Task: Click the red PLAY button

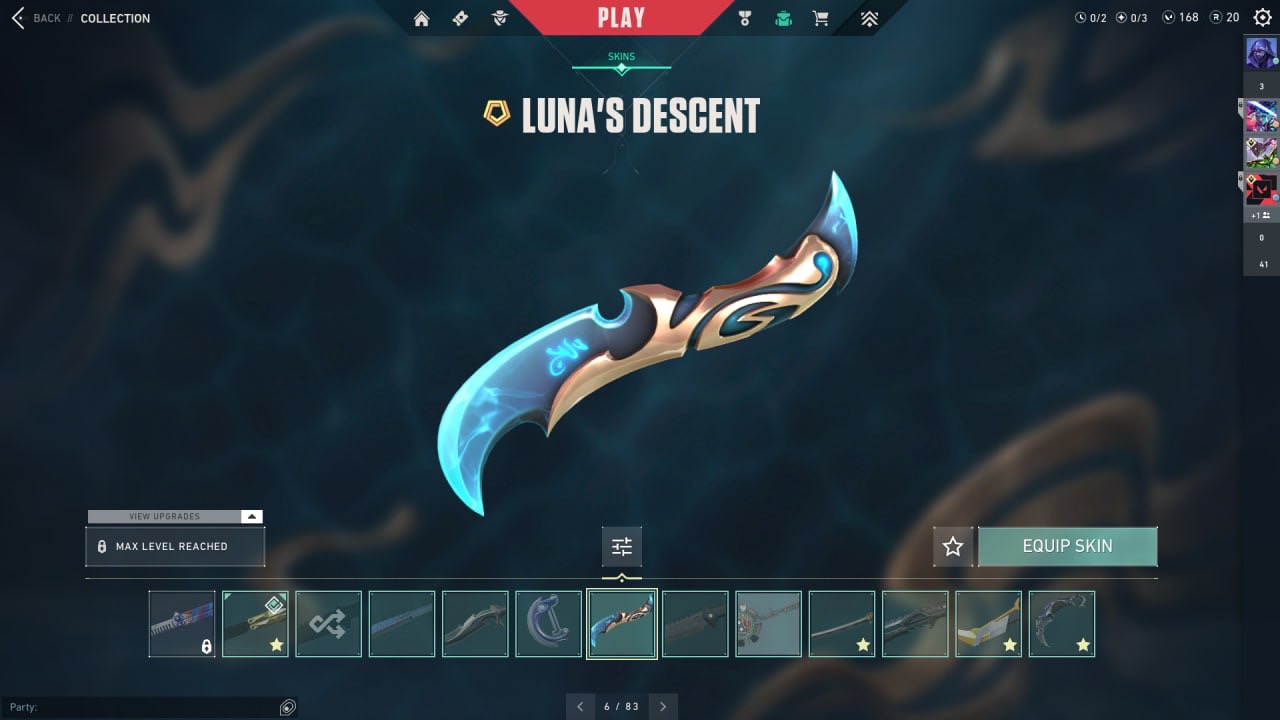Action: [621, 17]
